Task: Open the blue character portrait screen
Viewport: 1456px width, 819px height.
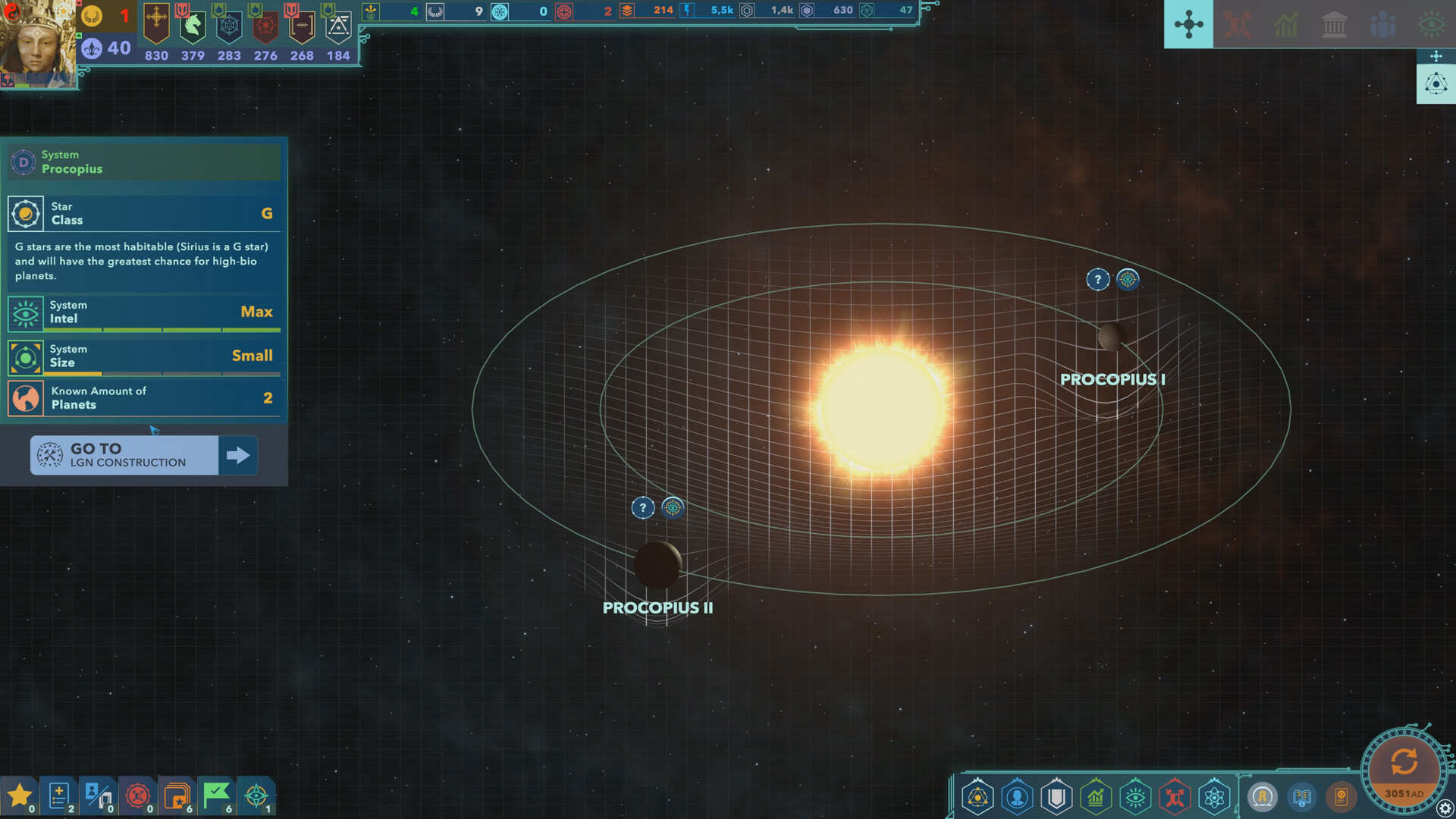Action: (1017, 798)
